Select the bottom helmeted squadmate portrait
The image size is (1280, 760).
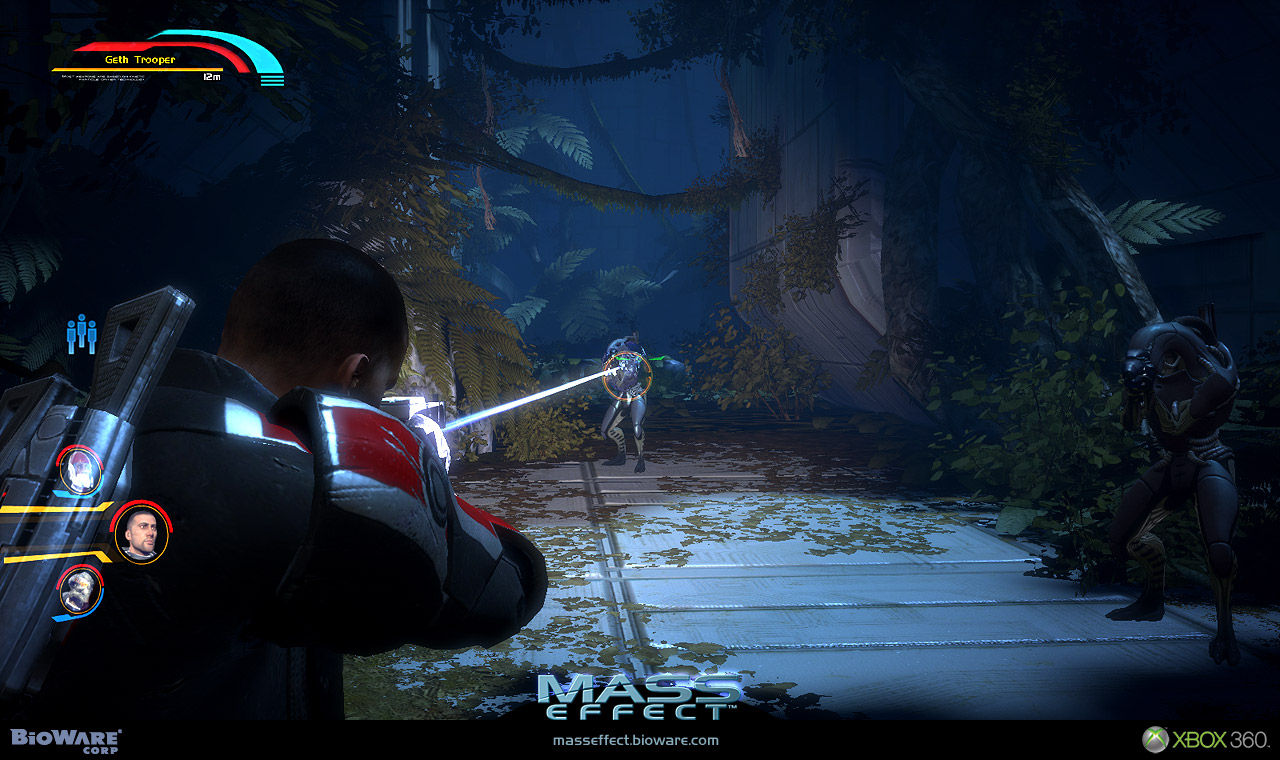(79, 591)
